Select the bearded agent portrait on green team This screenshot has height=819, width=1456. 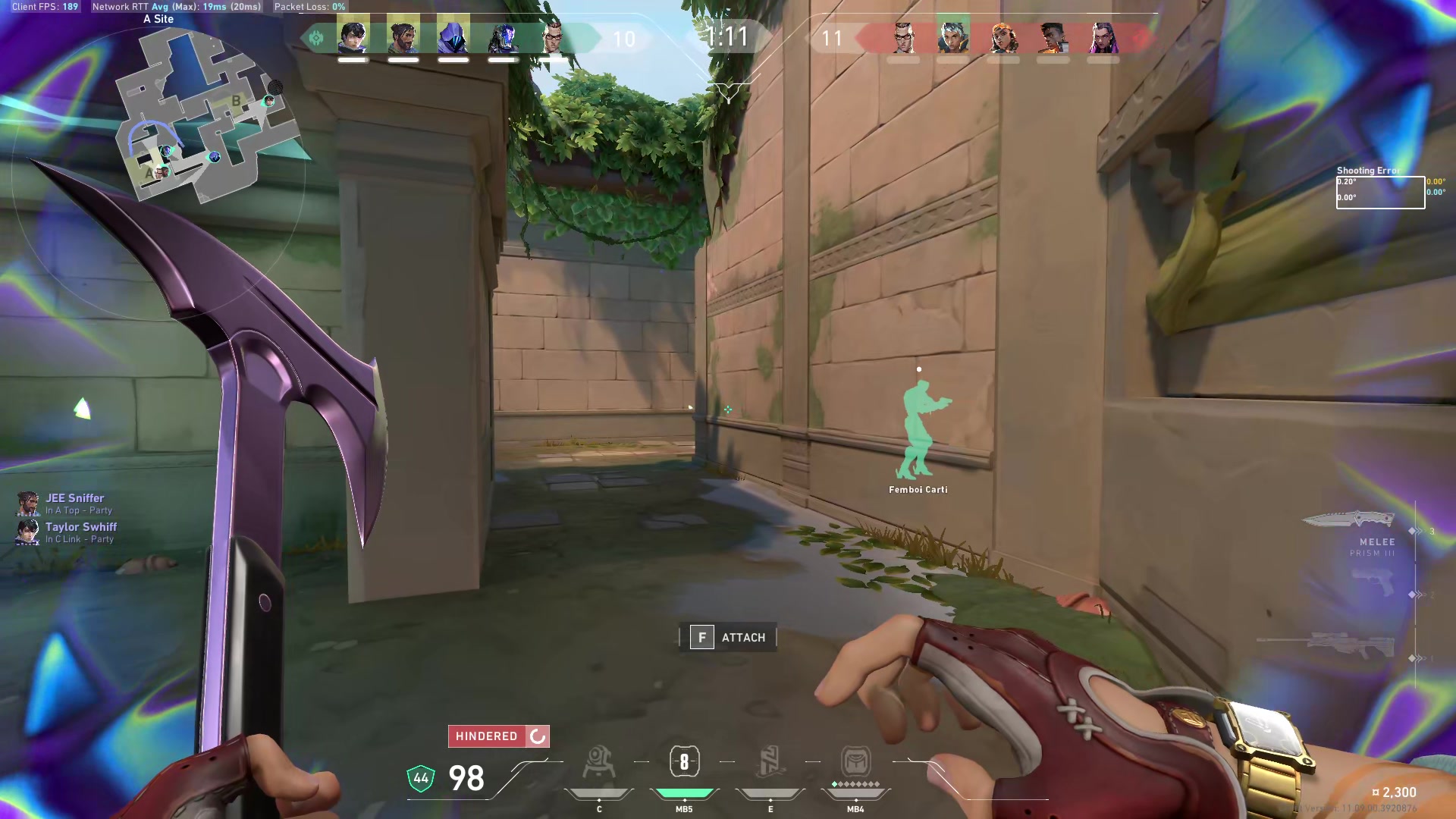point(403,36)
